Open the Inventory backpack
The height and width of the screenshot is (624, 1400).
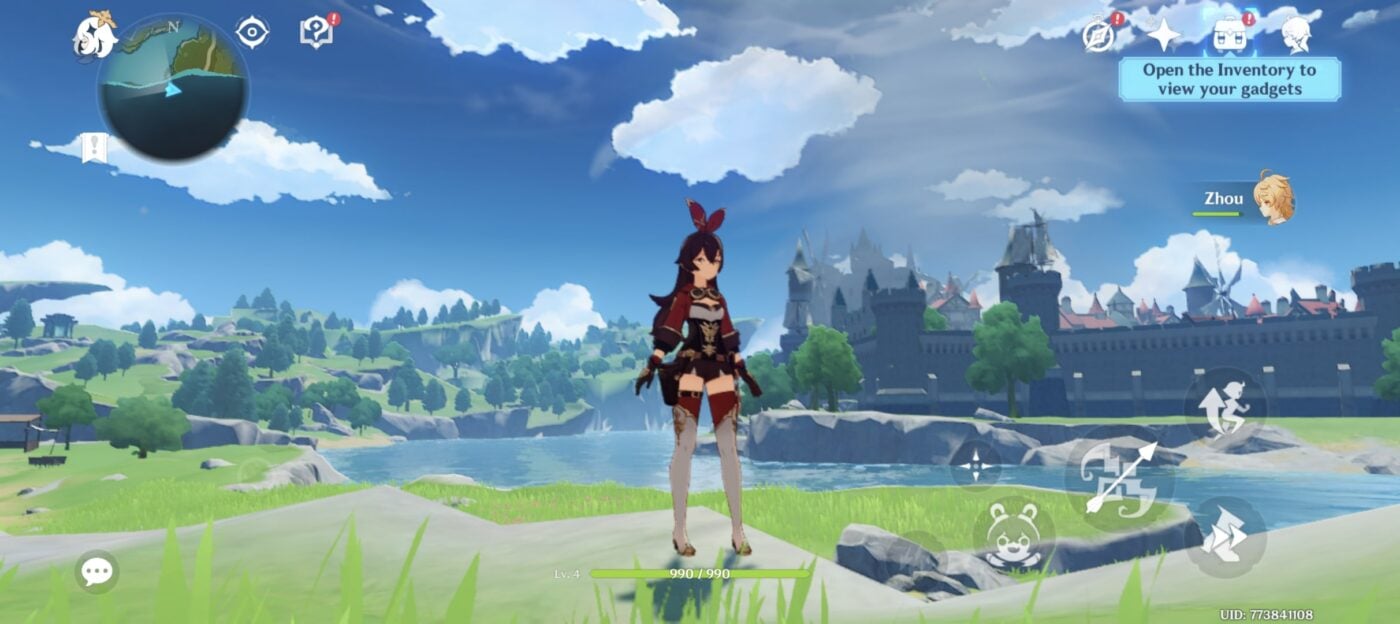tap(1232, 35)
